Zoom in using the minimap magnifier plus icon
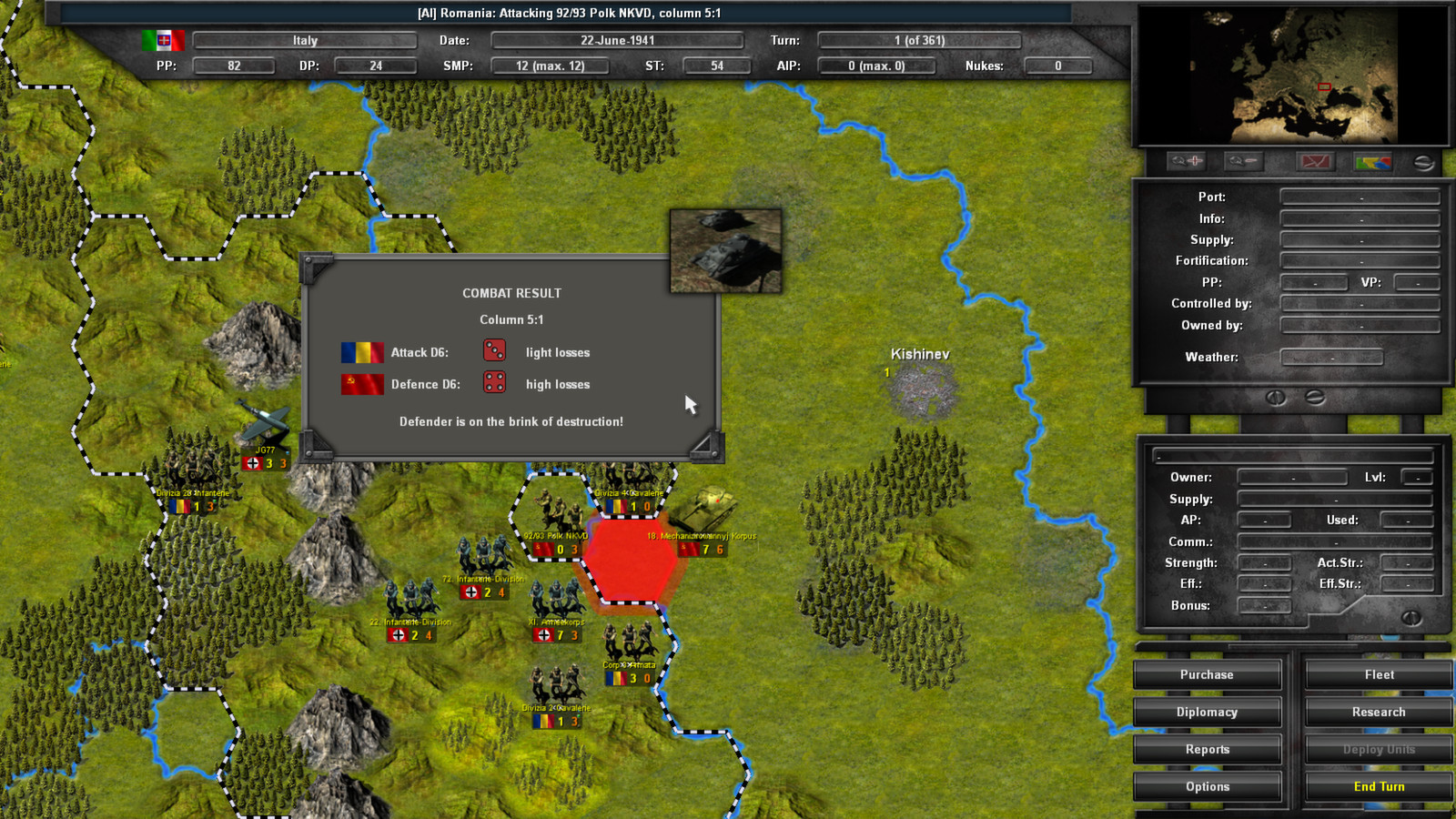 tap(1186, 161)
